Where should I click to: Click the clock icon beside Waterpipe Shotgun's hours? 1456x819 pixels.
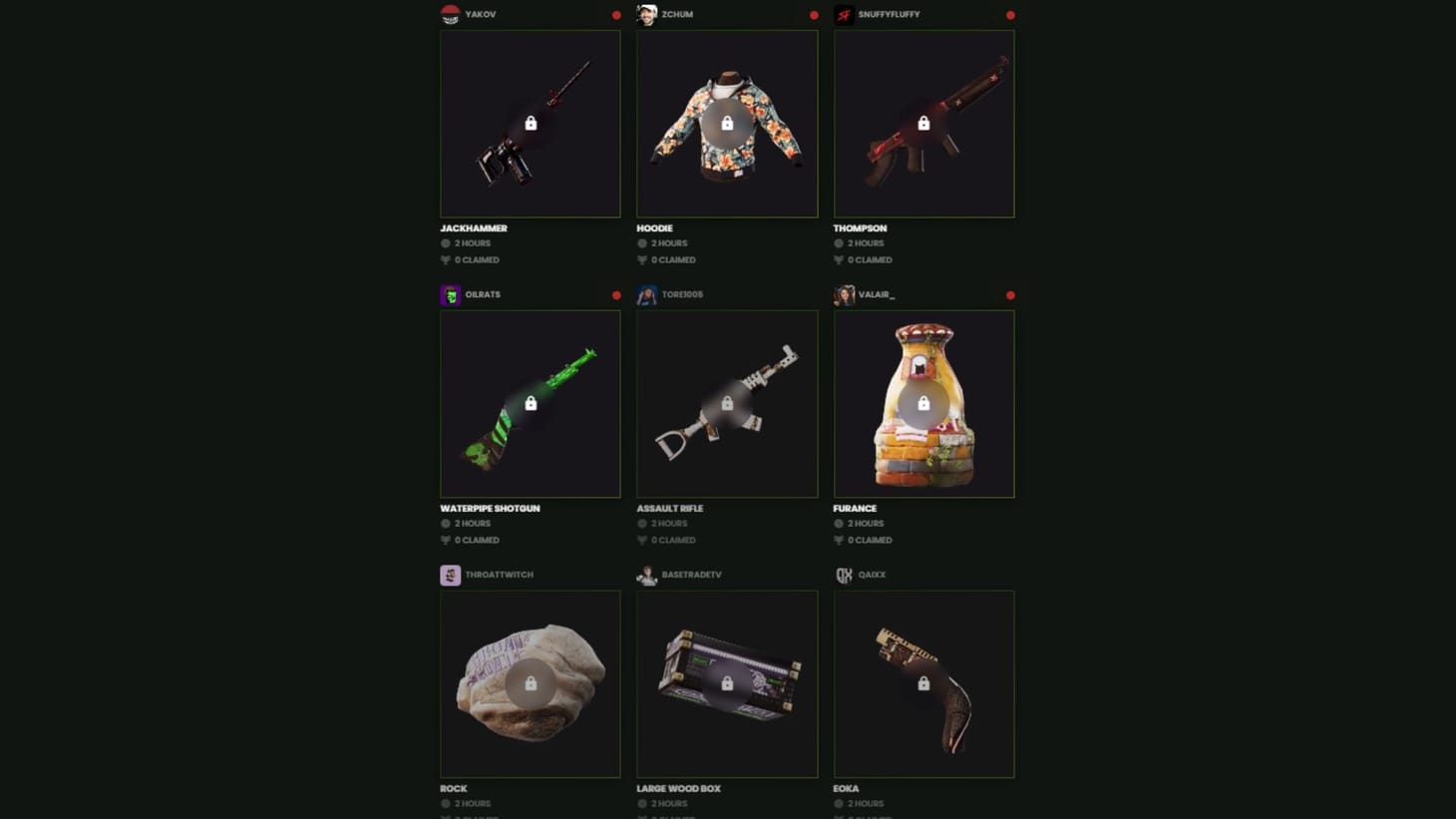point(445,523)
